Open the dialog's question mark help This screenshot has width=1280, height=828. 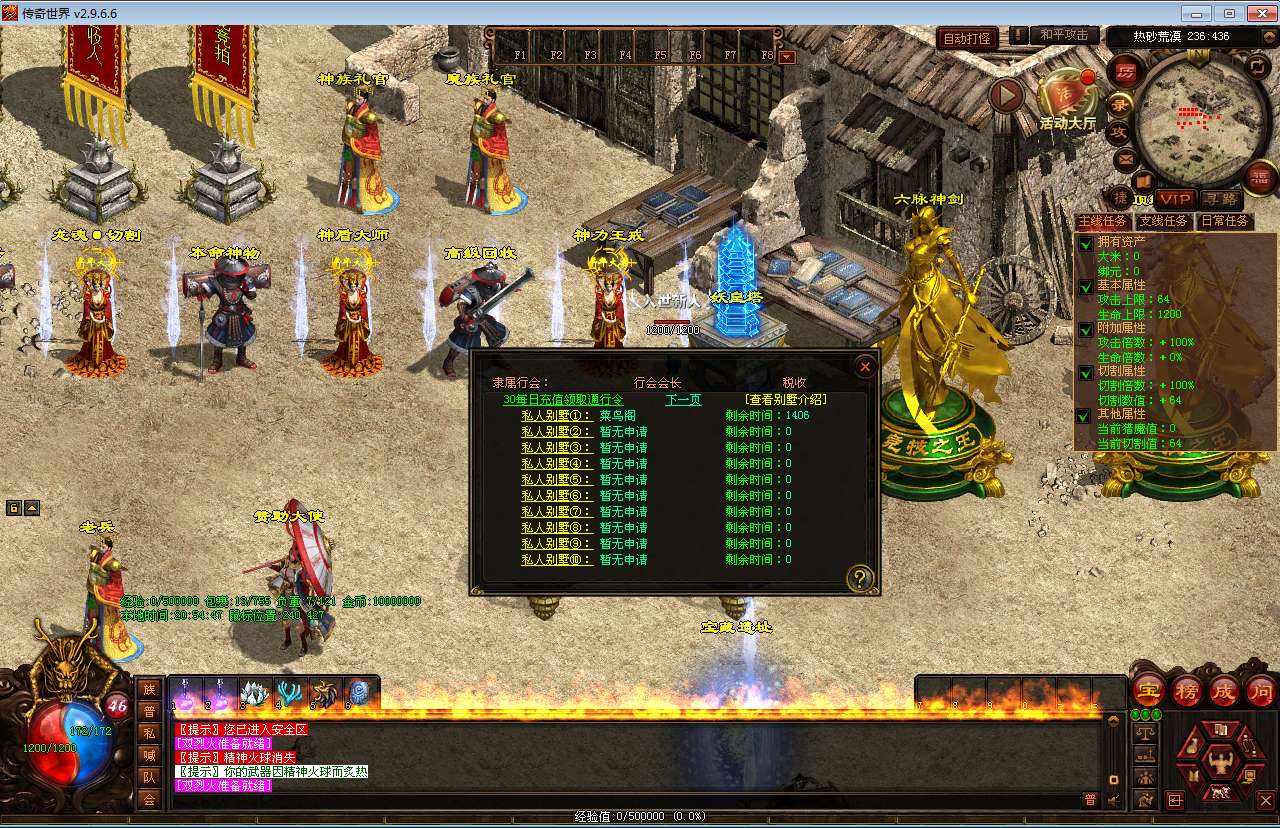coord(860,578)
